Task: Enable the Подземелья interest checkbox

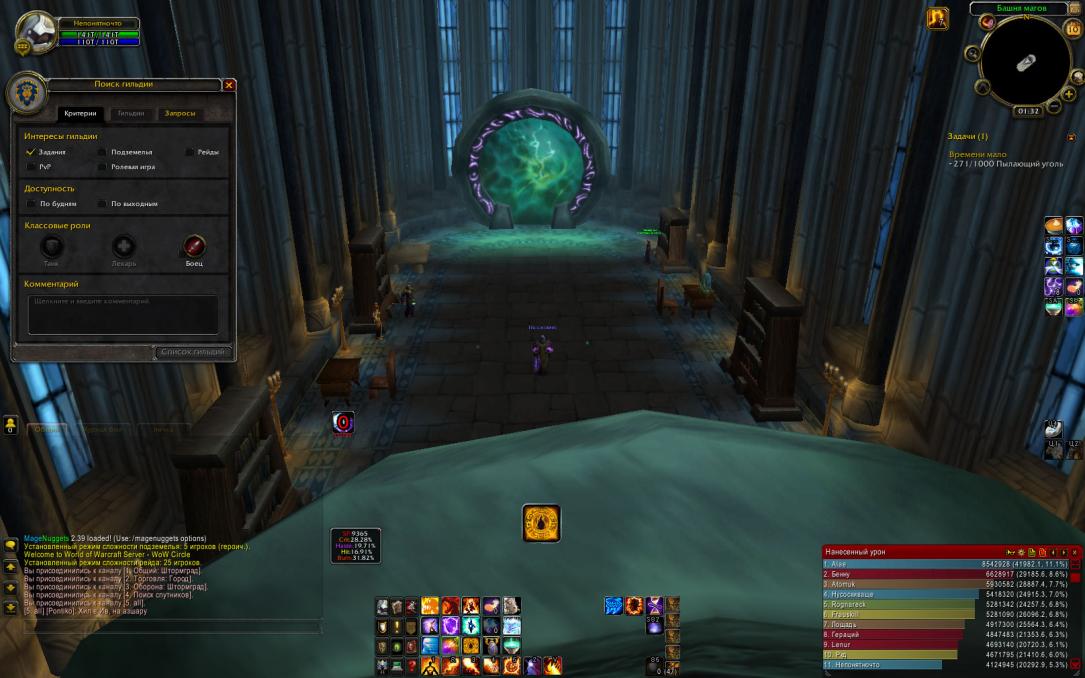Action: pos(102,152)
